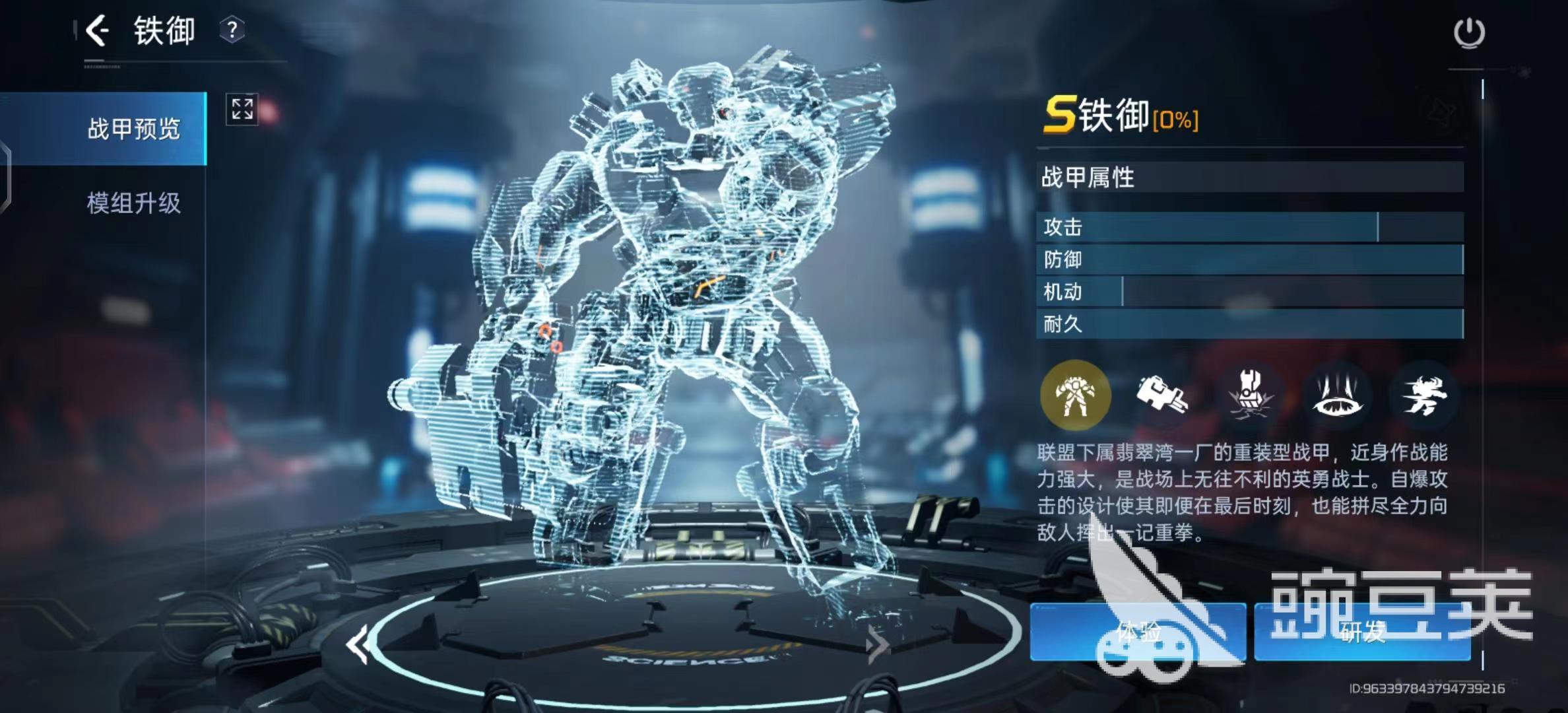Expand the mech preview to fullscreen
The width and height of the screenshot is (1568, 713).
pyautogui.click(x=242, y=109)
